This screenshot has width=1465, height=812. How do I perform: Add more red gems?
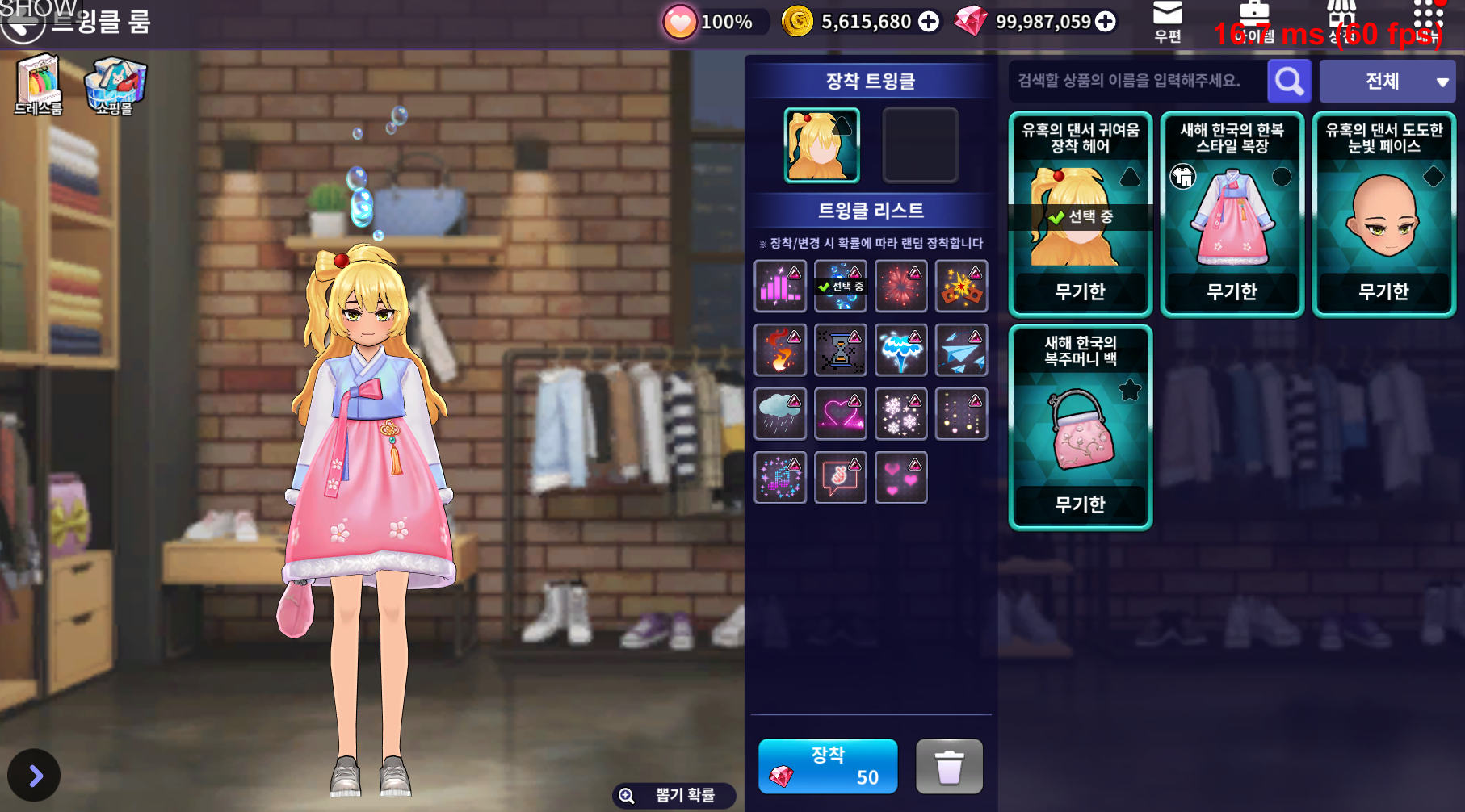pos(1106,22)
